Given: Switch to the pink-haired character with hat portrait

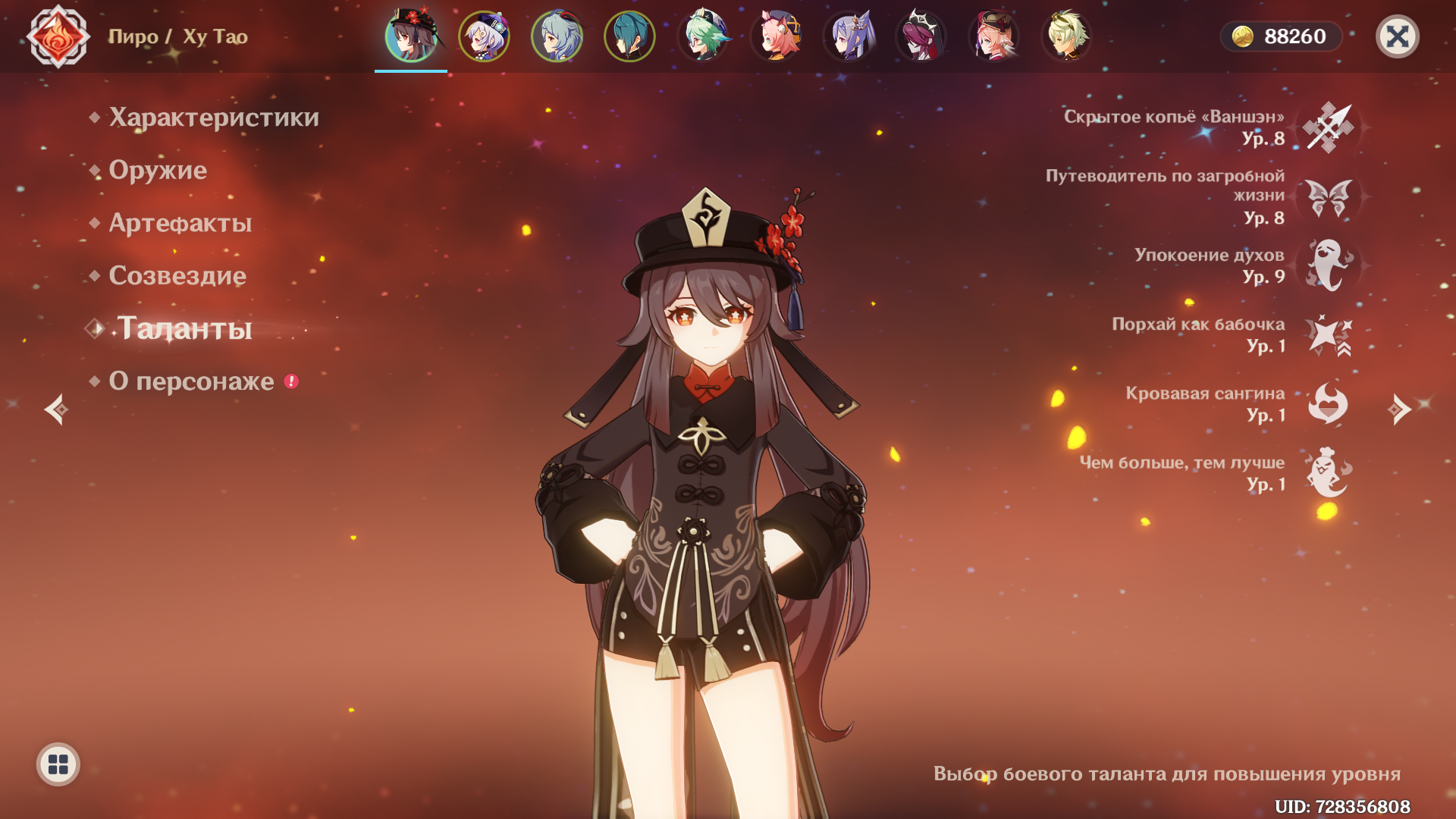Looking at the screenshot, I should pos(993,36).
